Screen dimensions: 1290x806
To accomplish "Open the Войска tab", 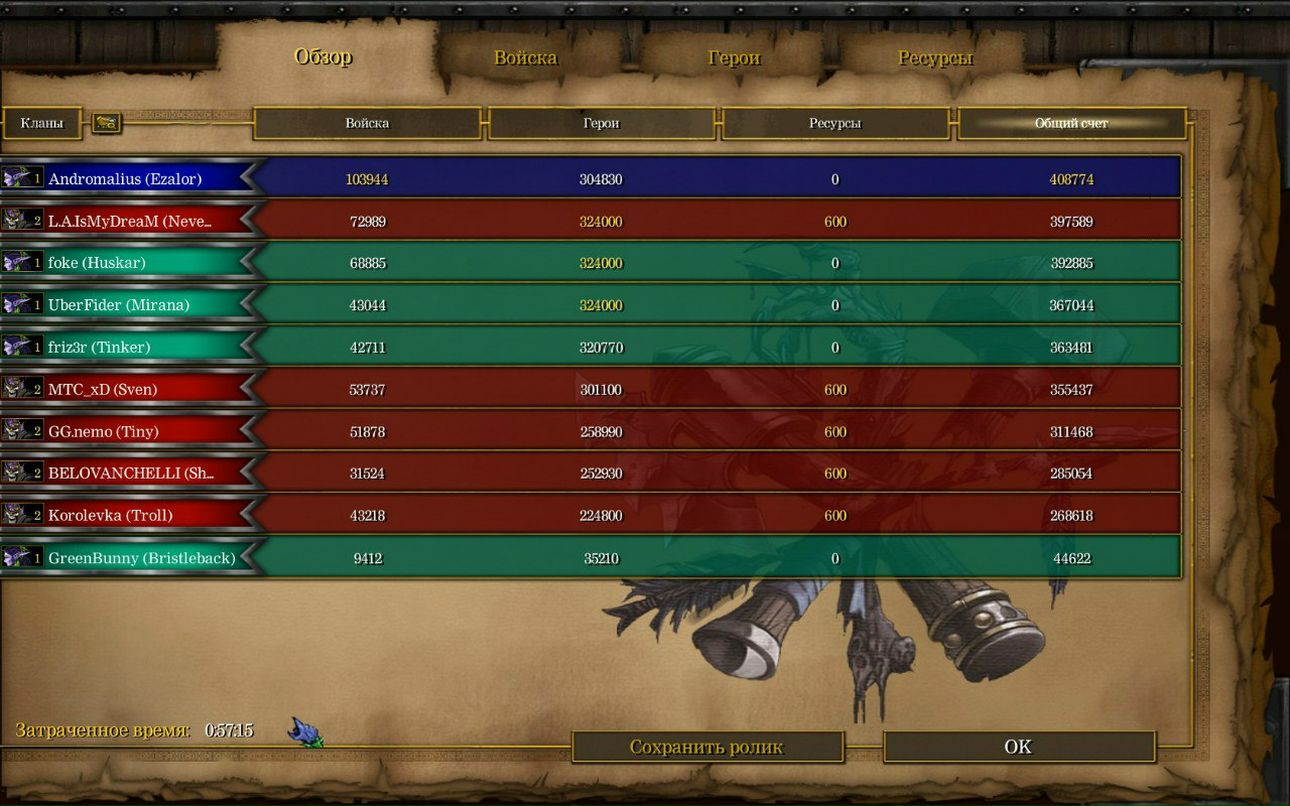I will click(525, 58).
